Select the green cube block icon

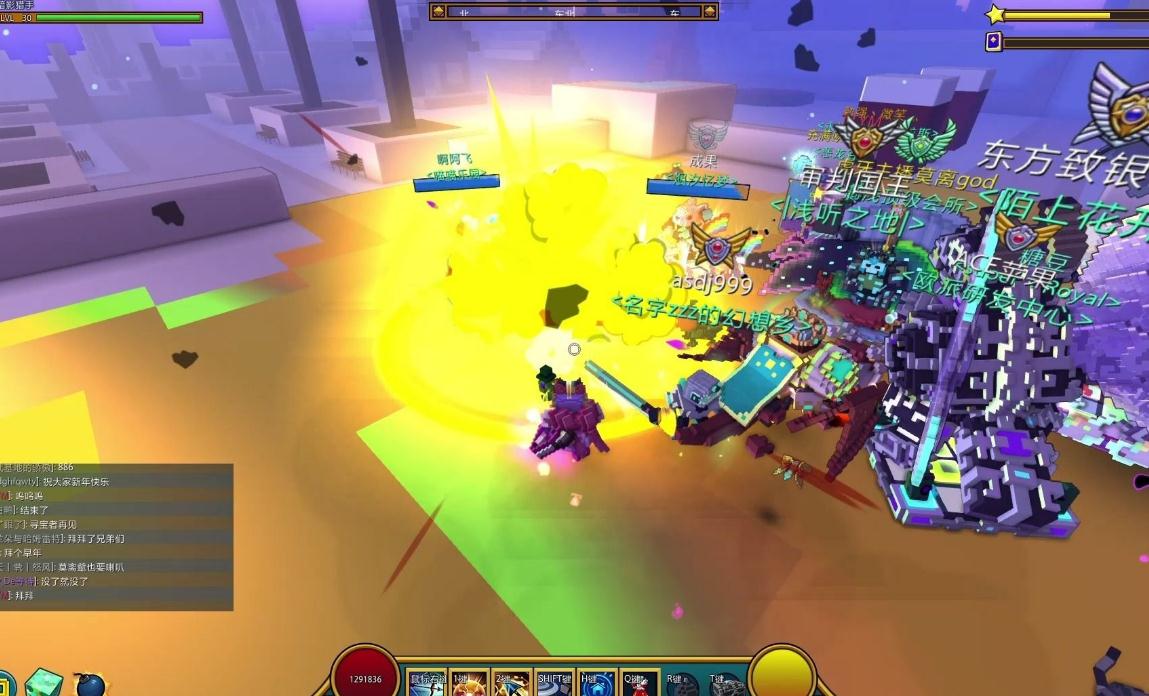pyautogui.click(x=44, y=682)
